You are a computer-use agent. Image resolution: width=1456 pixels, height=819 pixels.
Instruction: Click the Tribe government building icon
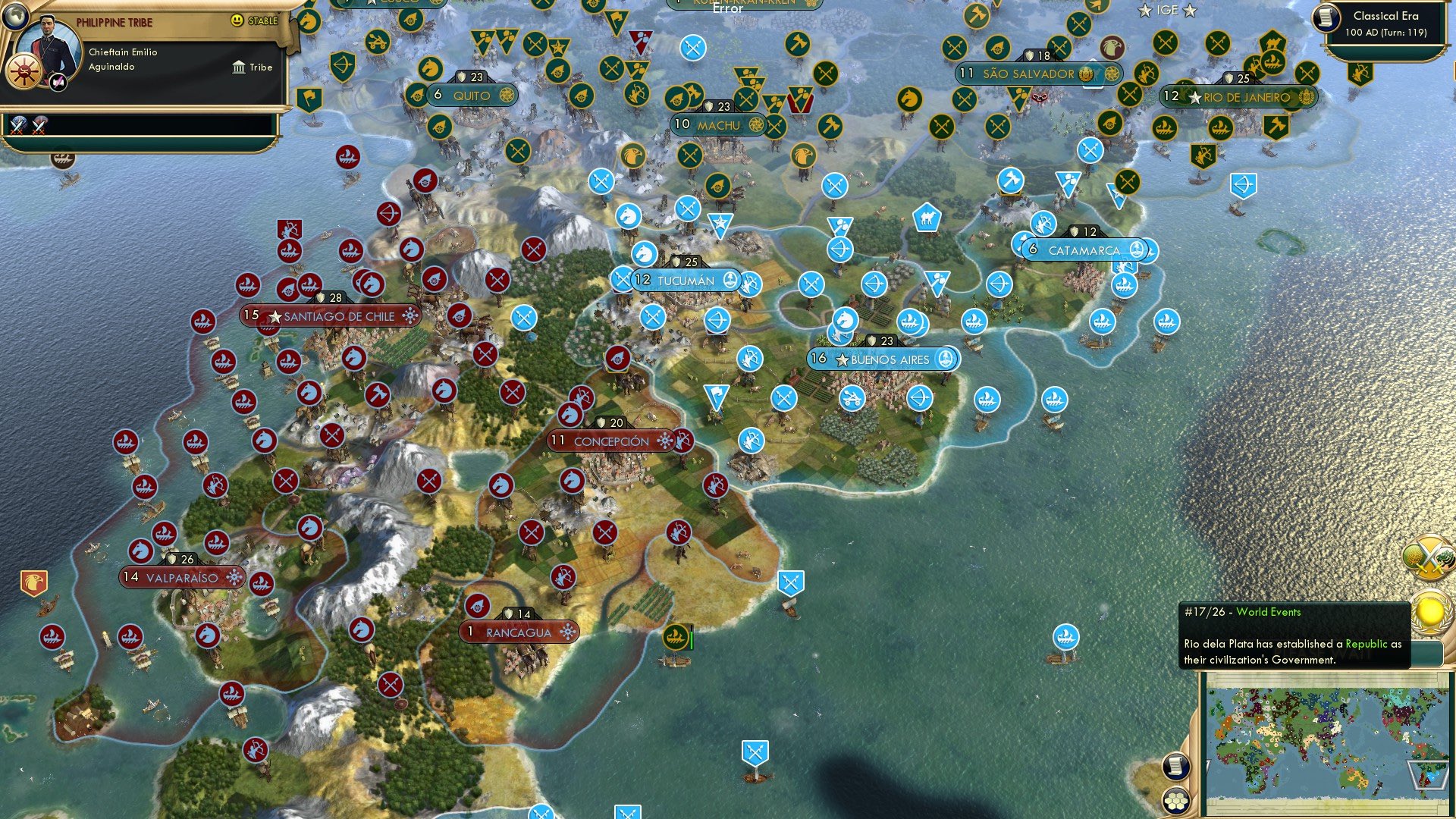tap(240, 67)
